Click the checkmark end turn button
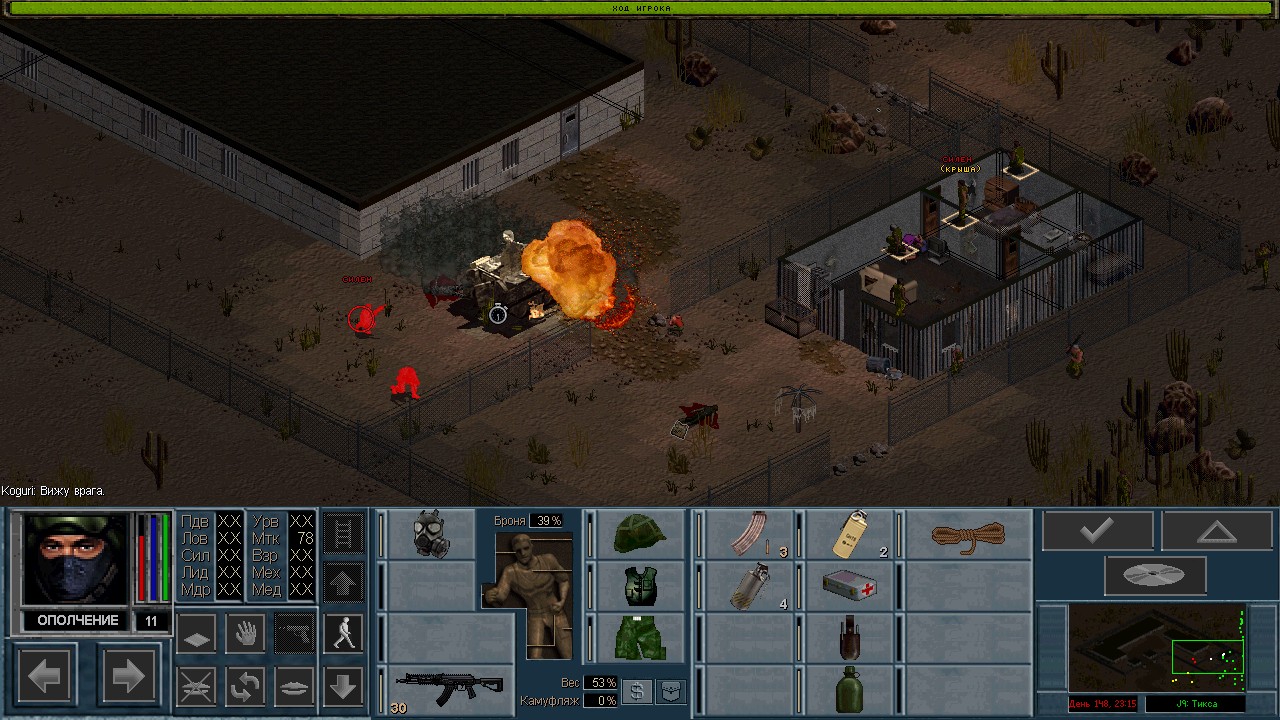The width and height of the screenshot is (1280, 720). coord(1097,531)
